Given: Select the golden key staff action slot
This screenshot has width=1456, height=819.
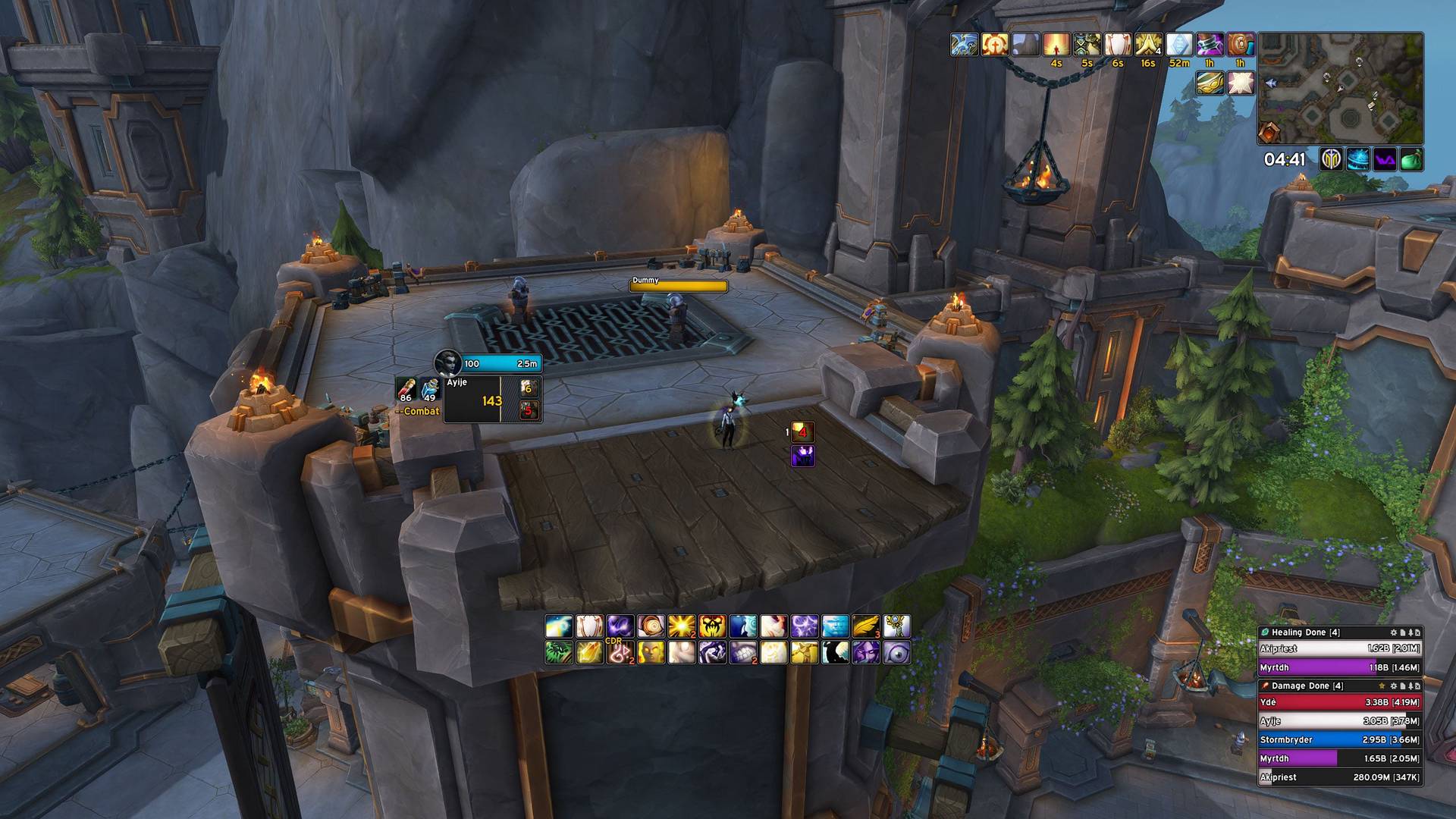Looking at the screenshot, I should click(x=897, y=626).
